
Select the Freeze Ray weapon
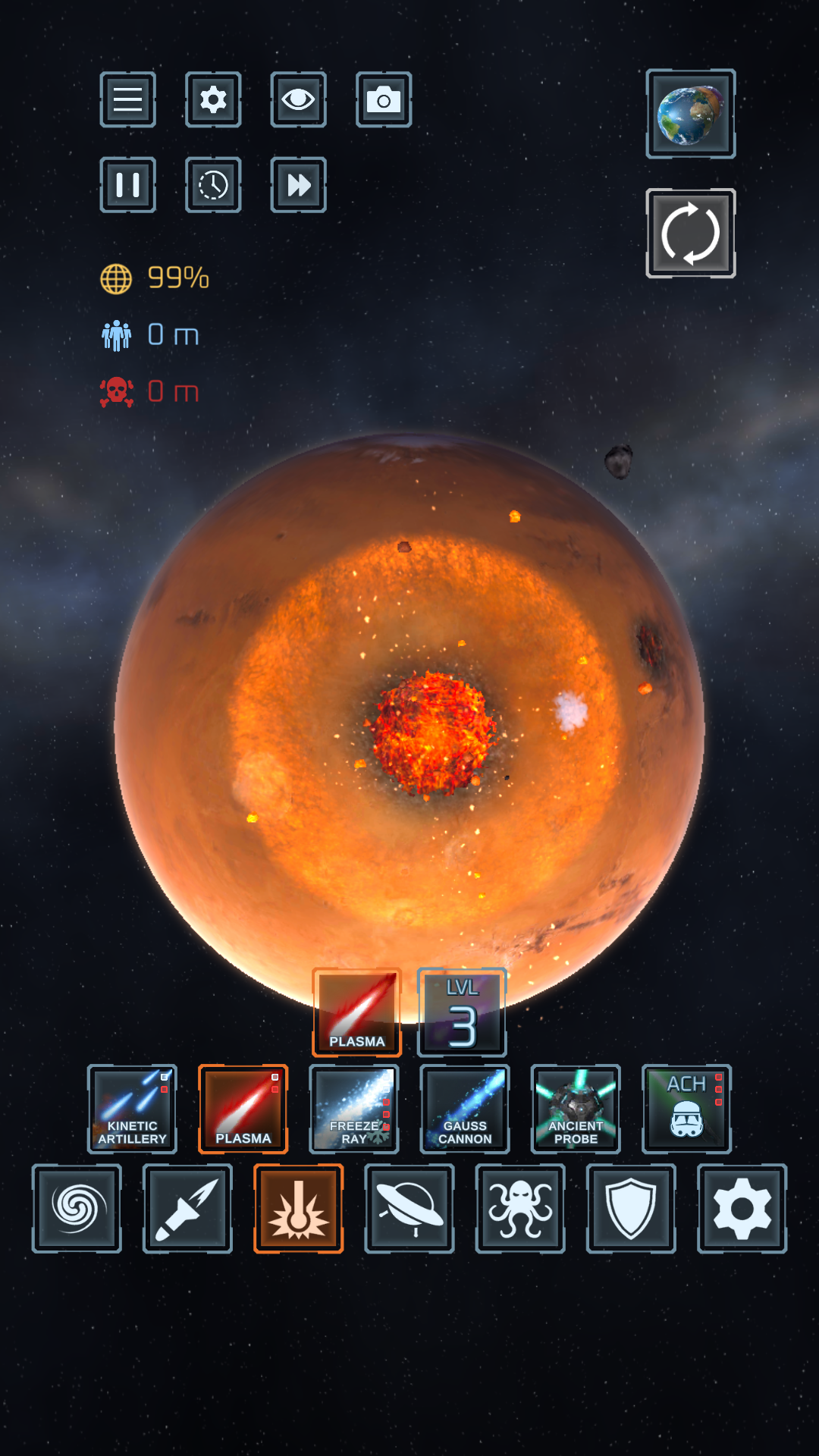tap(354, 1109)
